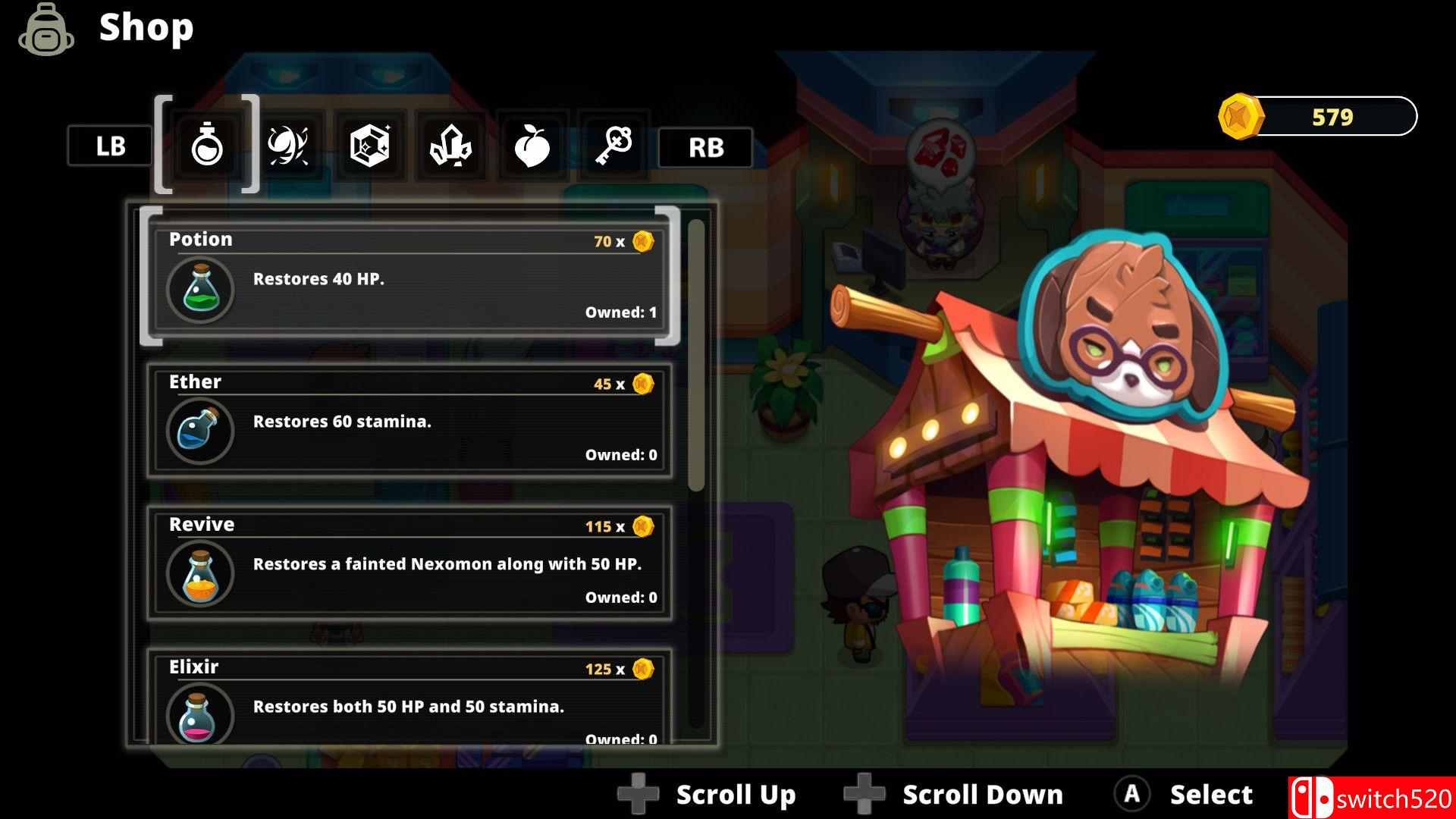This screenshot has height=819, width=1456.
Task: Buy the Revive item
Action: 409,561
